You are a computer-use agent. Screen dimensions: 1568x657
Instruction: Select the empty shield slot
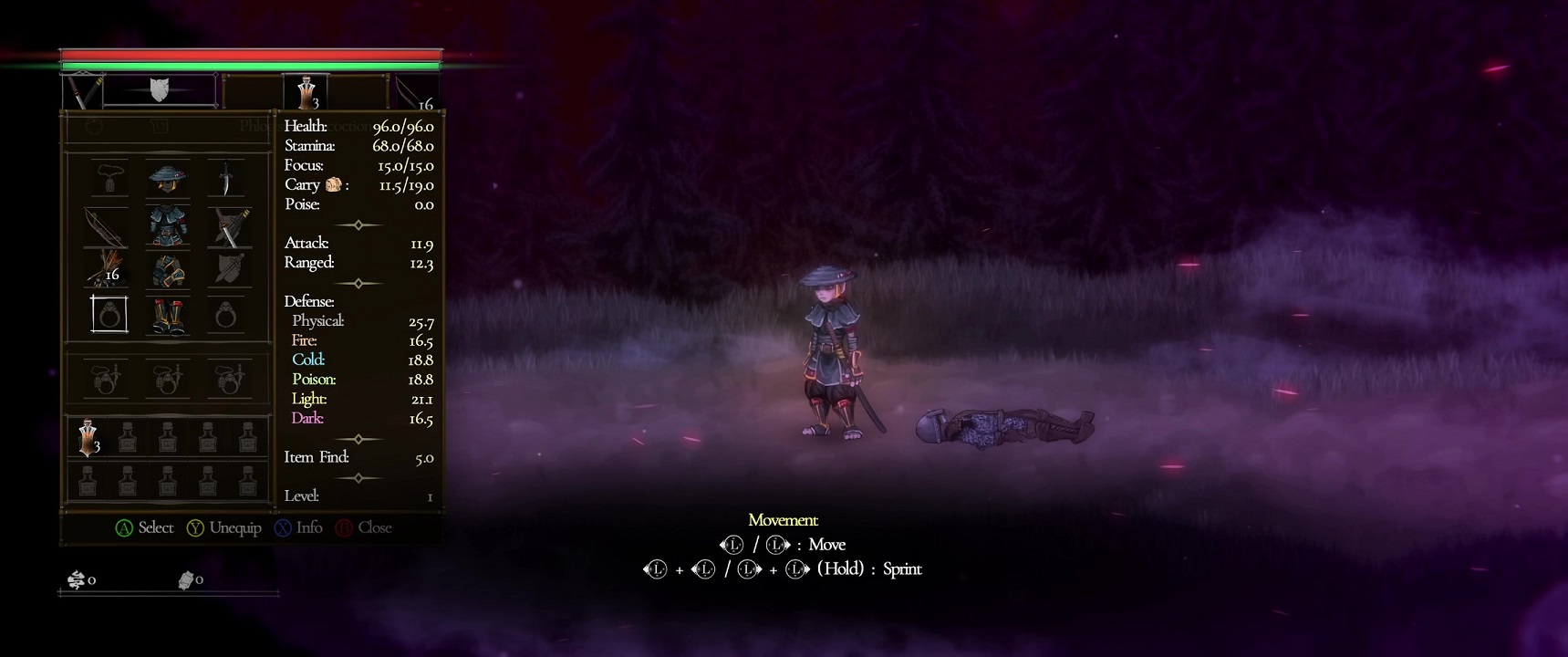[228, 270]
